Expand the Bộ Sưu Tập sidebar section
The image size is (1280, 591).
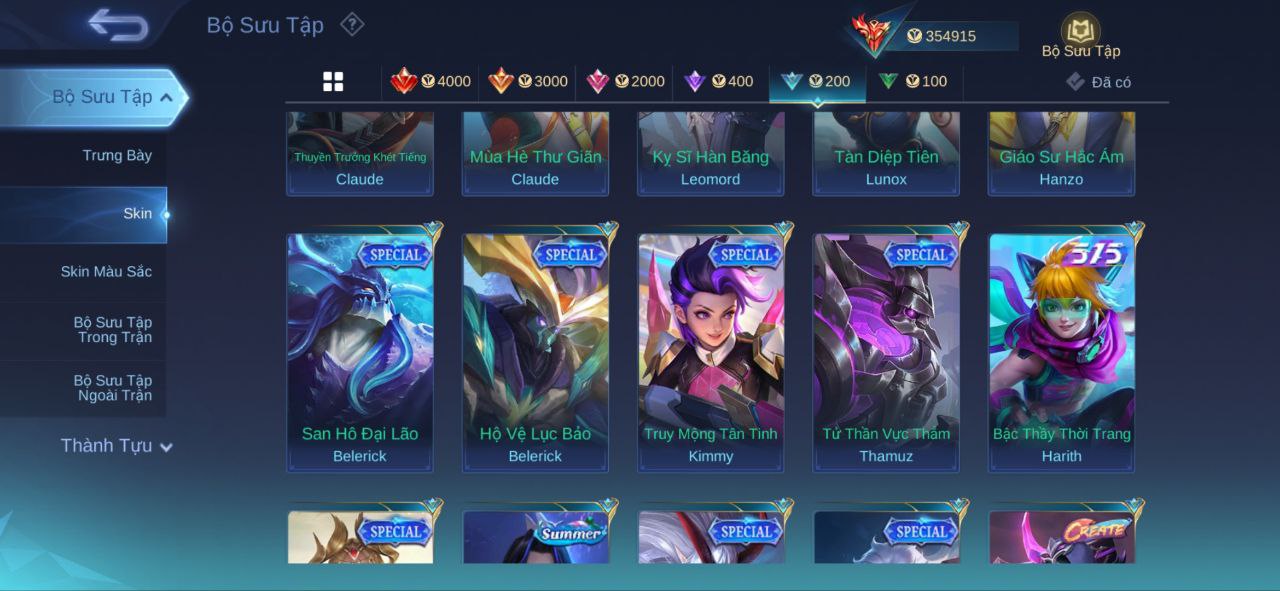112,97
